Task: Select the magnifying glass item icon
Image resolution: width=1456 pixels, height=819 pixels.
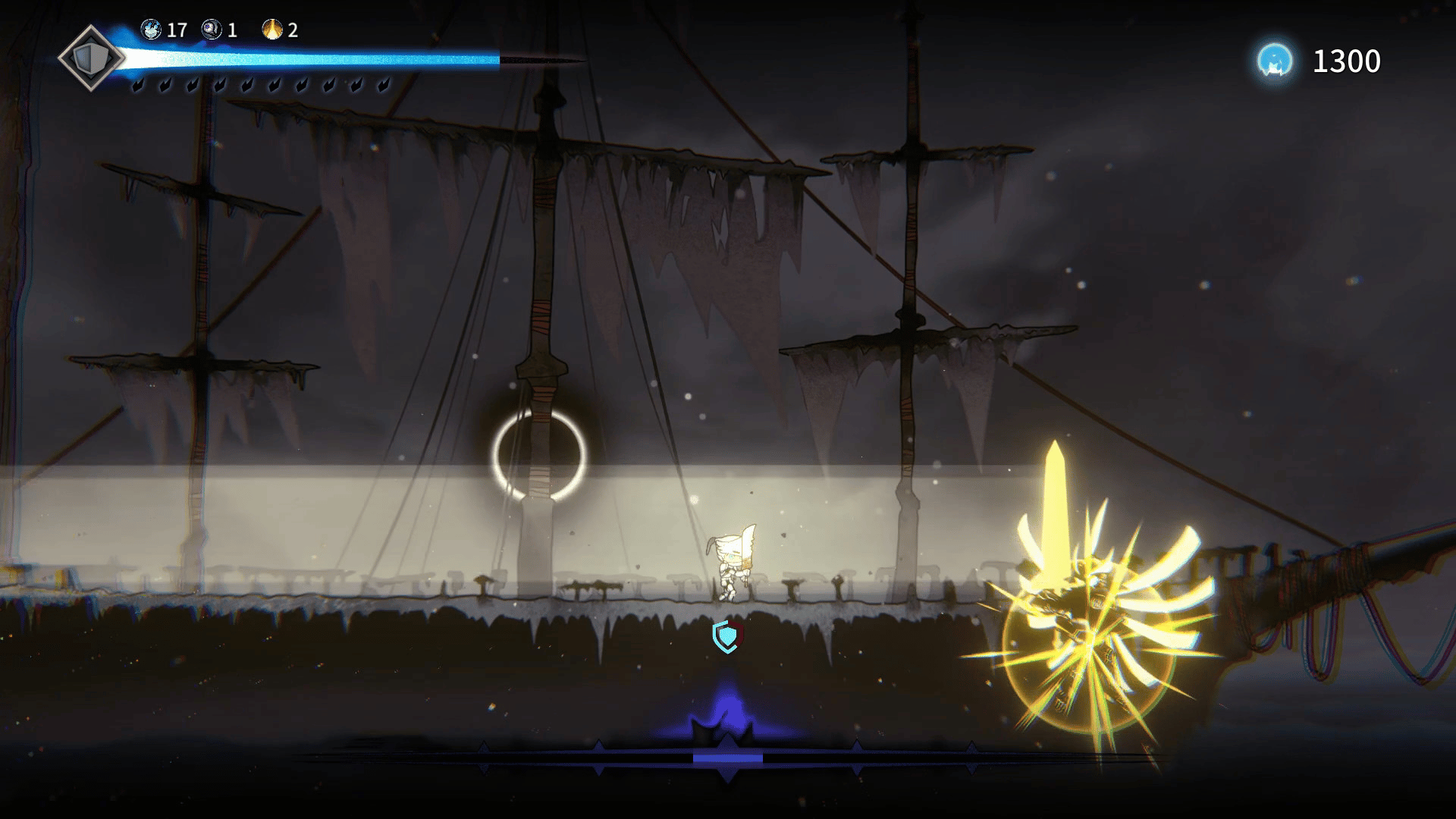Action: pos(212,30)
